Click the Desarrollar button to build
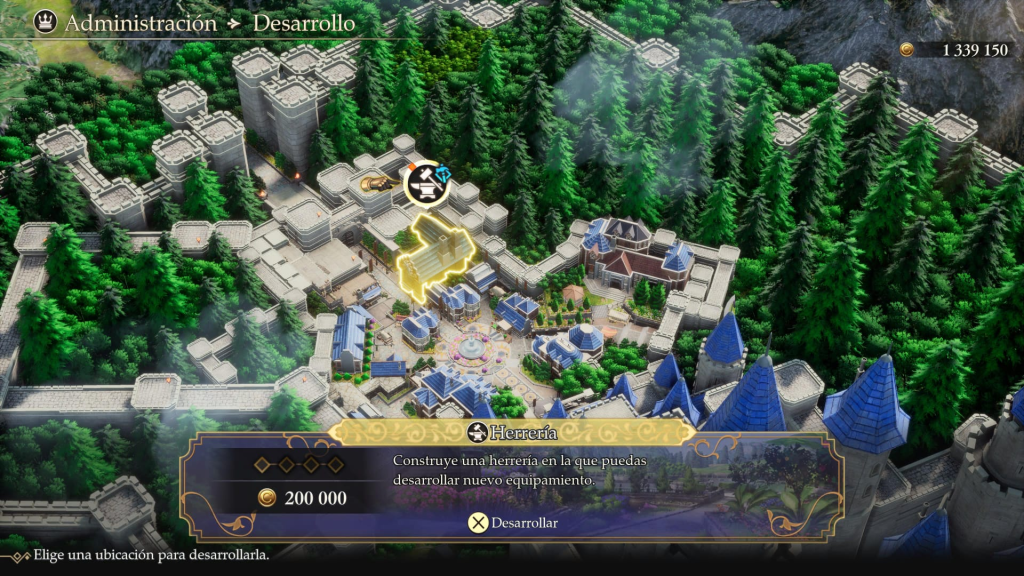 coord(513,522)
